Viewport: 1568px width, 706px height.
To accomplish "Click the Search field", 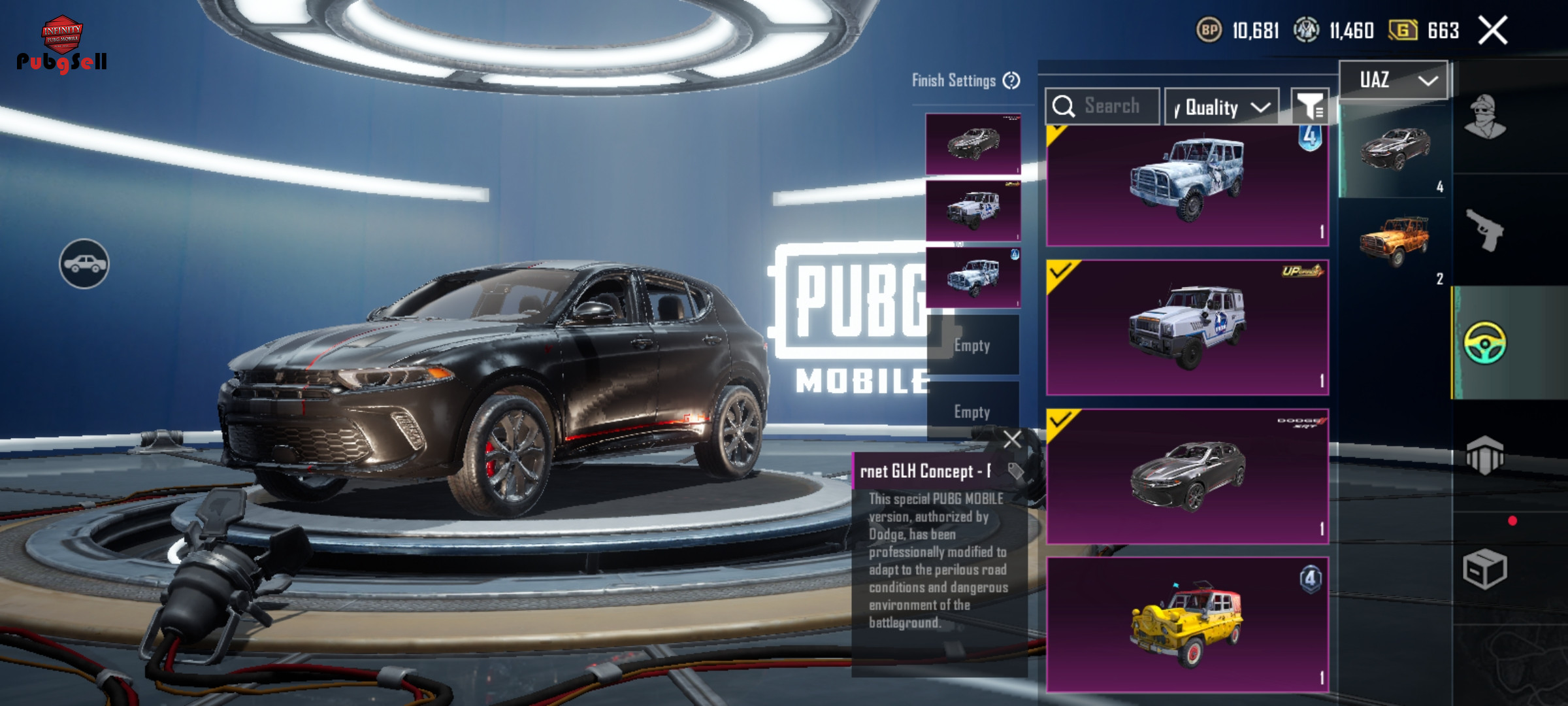I will pos(1103,106).
